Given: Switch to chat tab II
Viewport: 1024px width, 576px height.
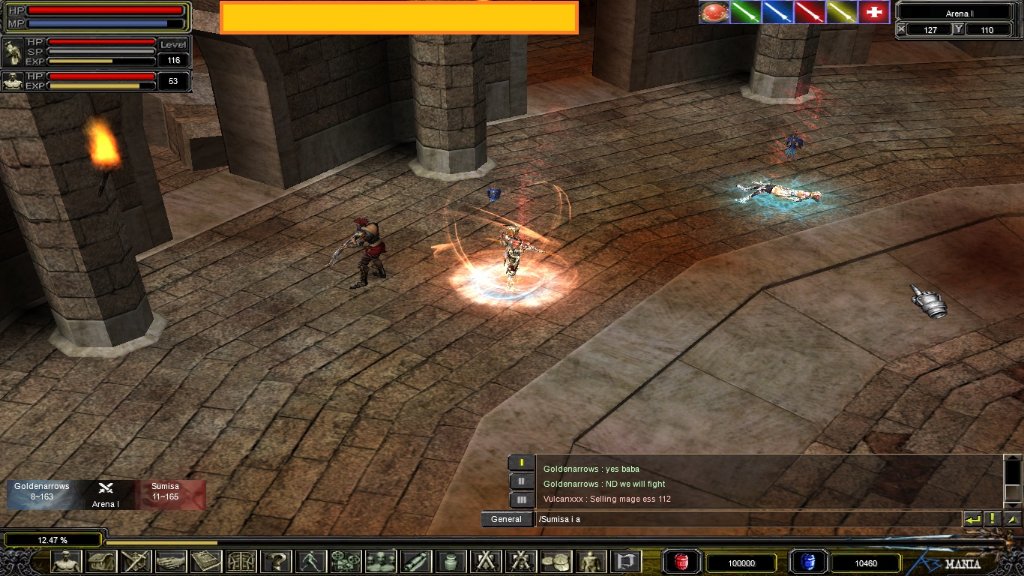Looking at the screenshot, I should pyautogui.click(x=521, y=481).
